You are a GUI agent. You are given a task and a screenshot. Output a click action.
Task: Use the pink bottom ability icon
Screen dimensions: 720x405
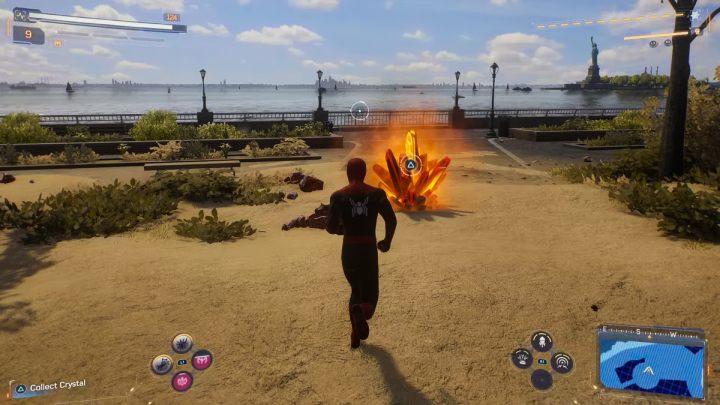tap(182, 381)
